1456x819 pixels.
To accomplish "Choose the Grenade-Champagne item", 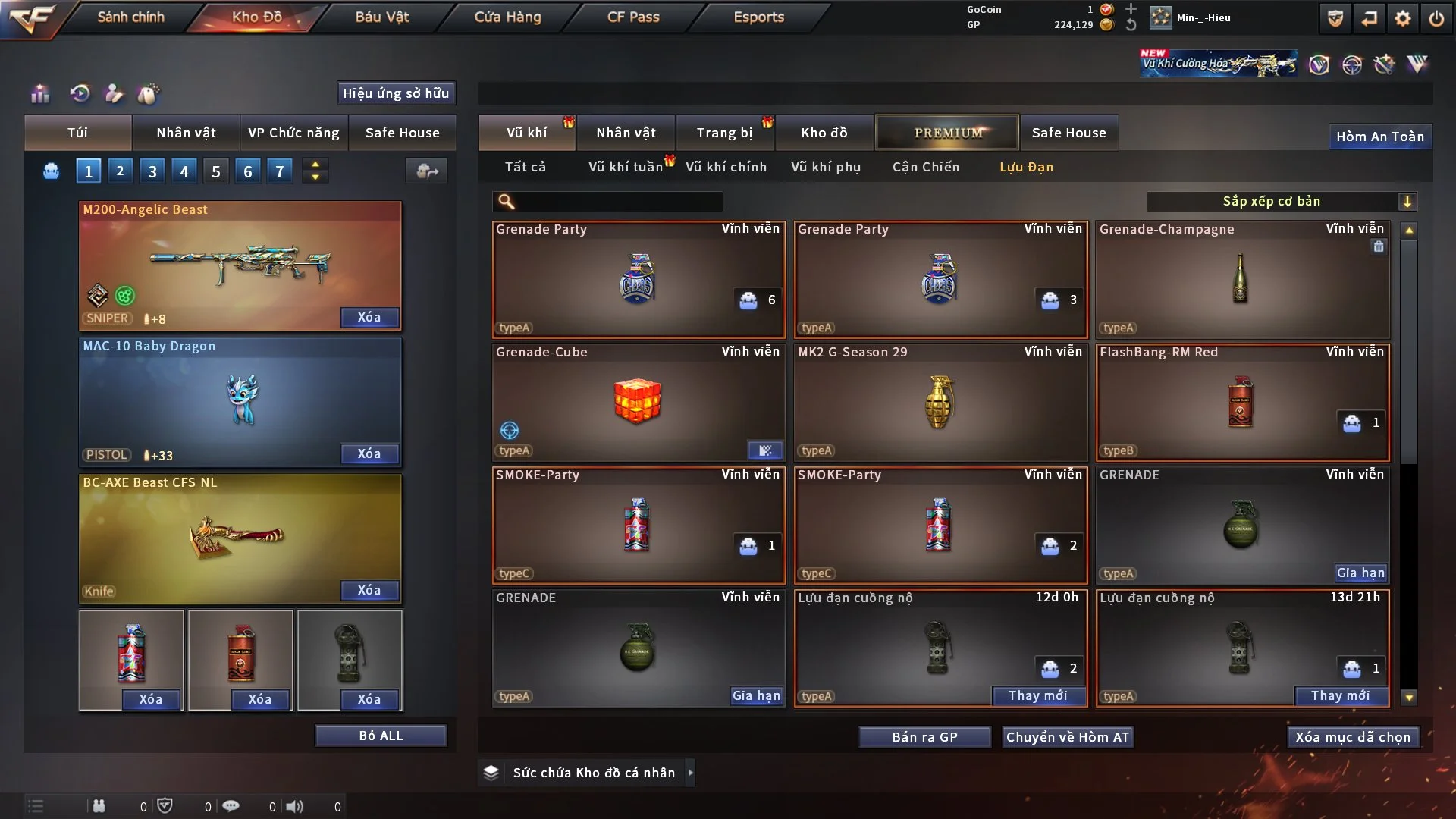I will [x=1241, y=279].
